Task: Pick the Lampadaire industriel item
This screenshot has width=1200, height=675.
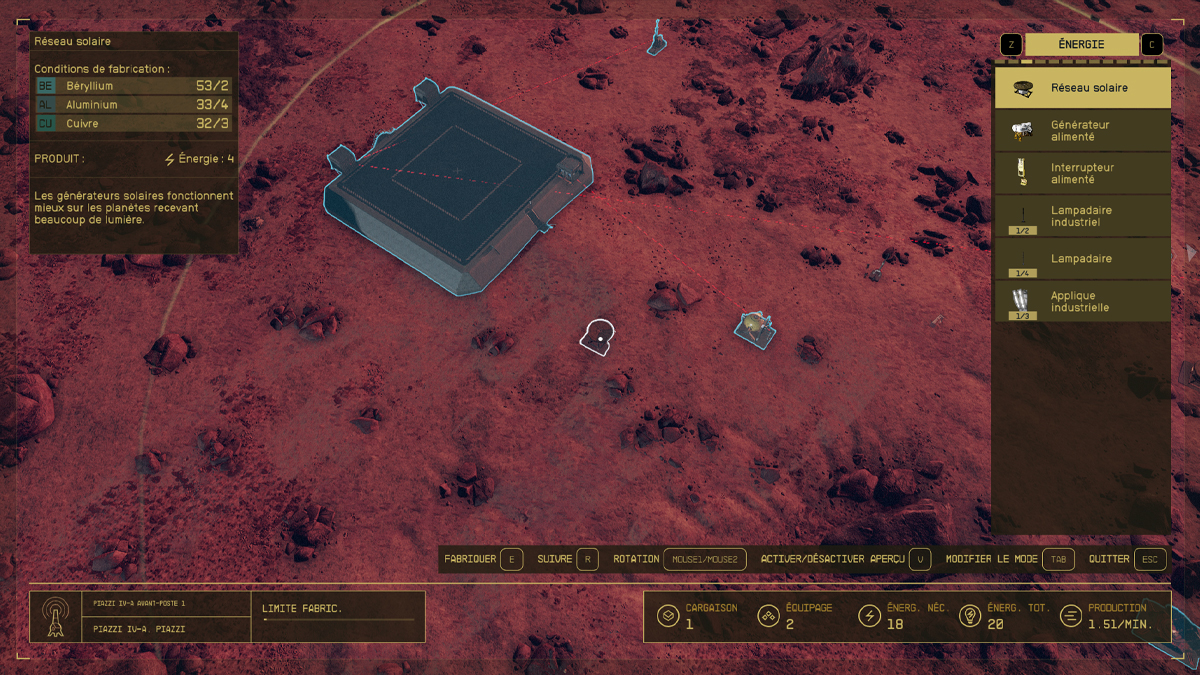Action: 1082,216
